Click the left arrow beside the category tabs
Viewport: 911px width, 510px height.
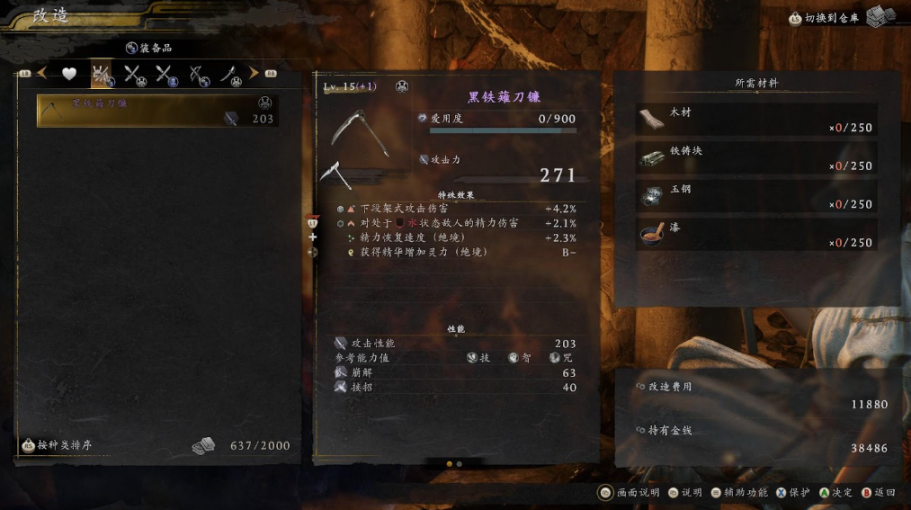[x=42, y=73]
